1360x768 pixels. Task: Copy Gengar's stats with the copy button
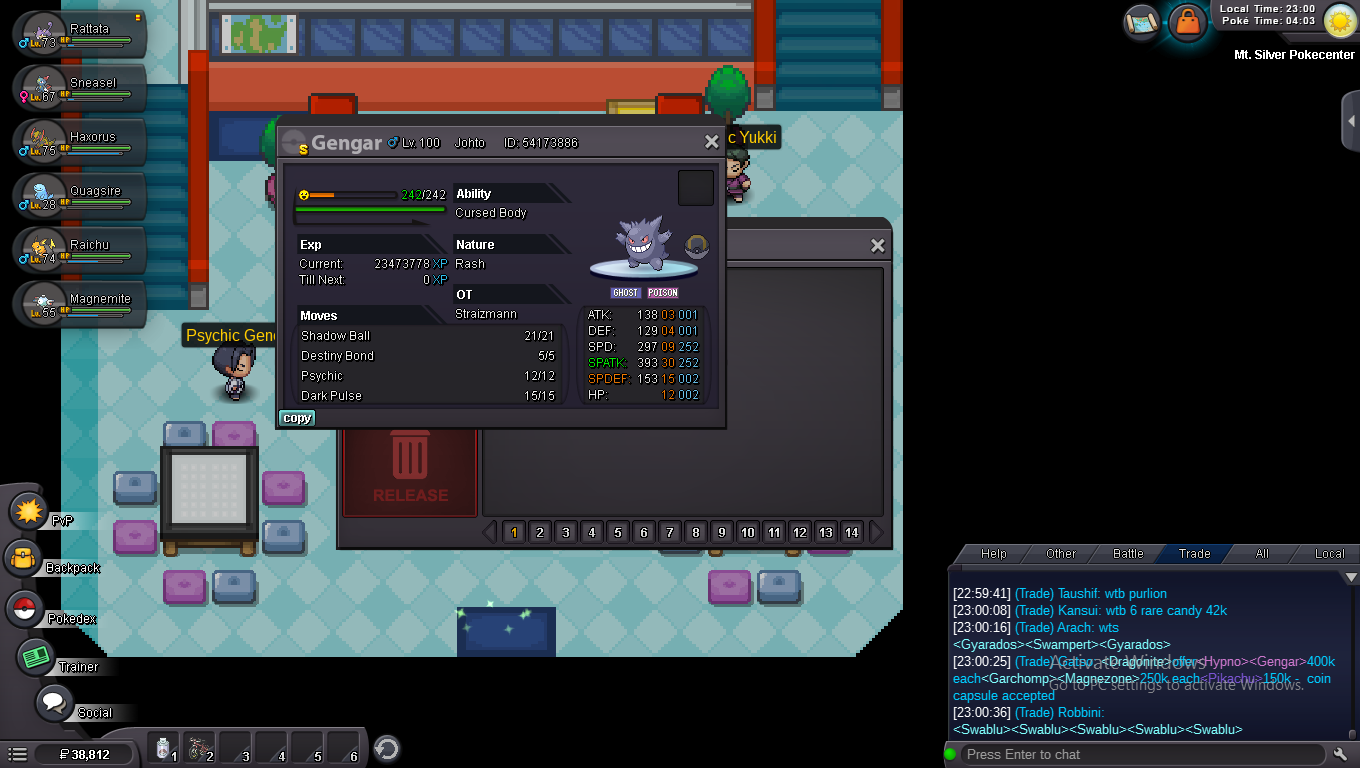tap(296, 418)
